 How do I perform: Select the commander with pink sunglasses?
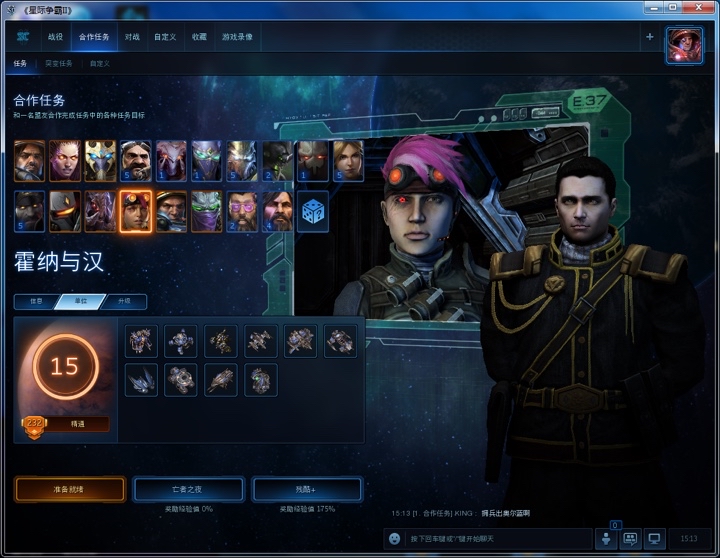(x=241, y=211)
